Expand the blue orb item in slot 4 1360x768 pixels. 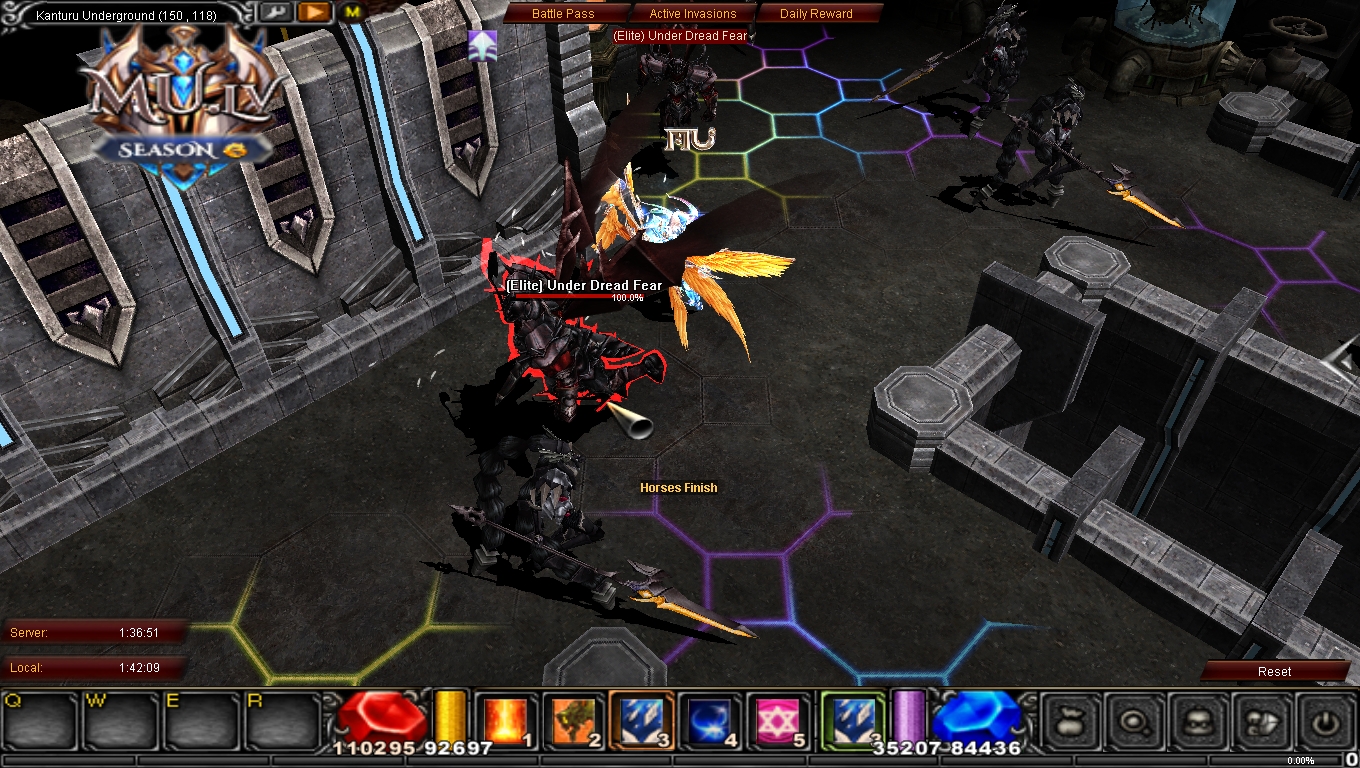(711, 718)
